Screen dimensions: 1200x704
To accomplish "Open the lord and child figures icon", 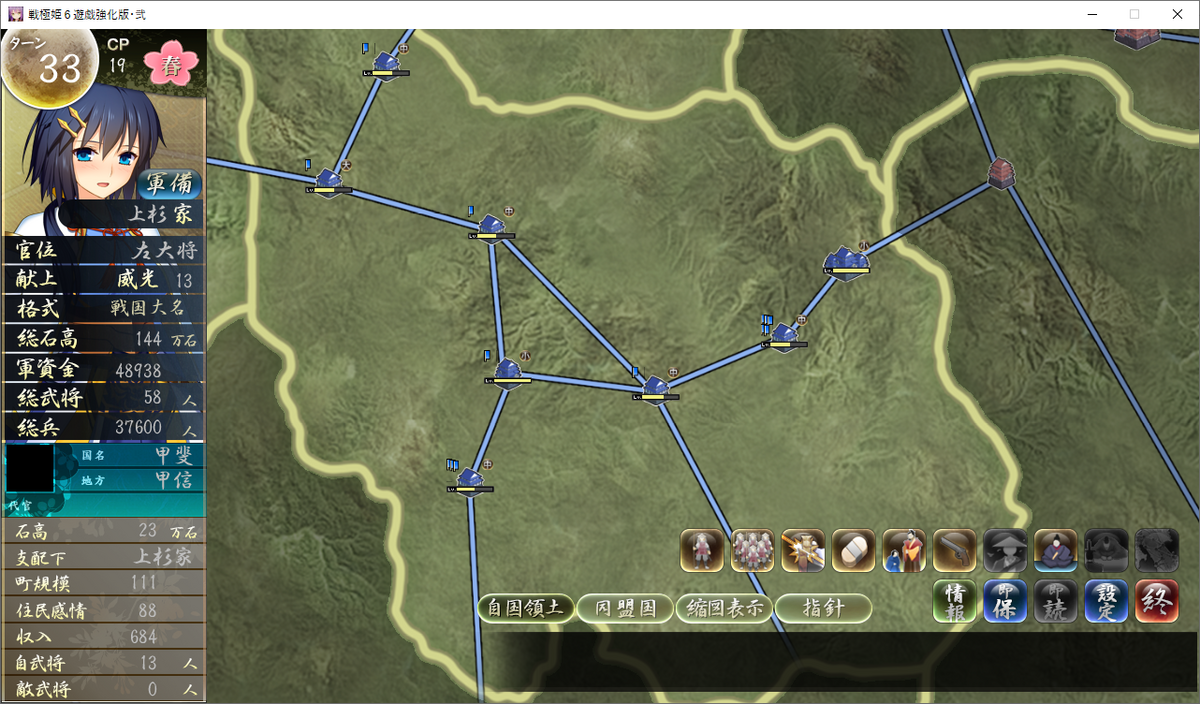I will pyautogui.click(x=904, y=550).
